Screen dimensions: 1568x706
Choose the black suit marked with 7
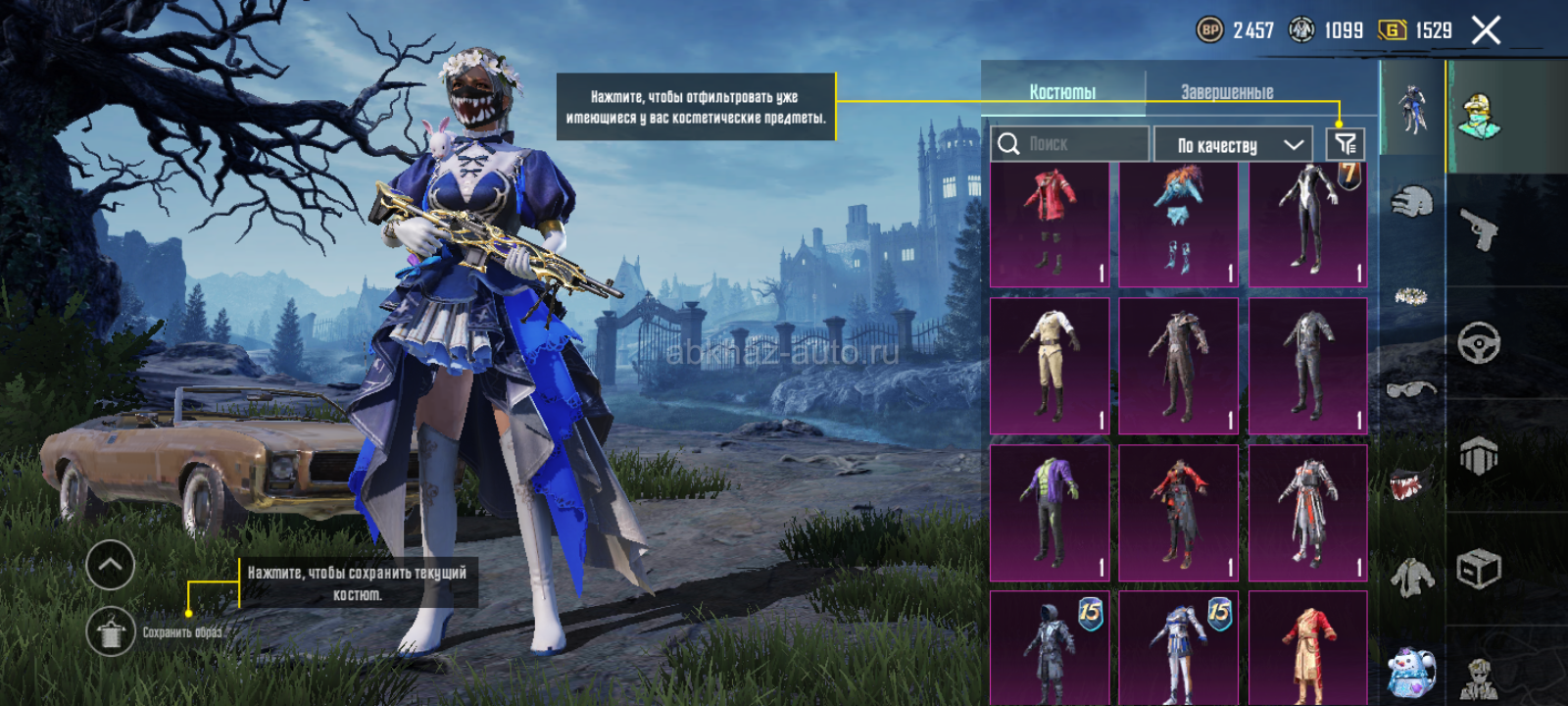(1308, 225)
